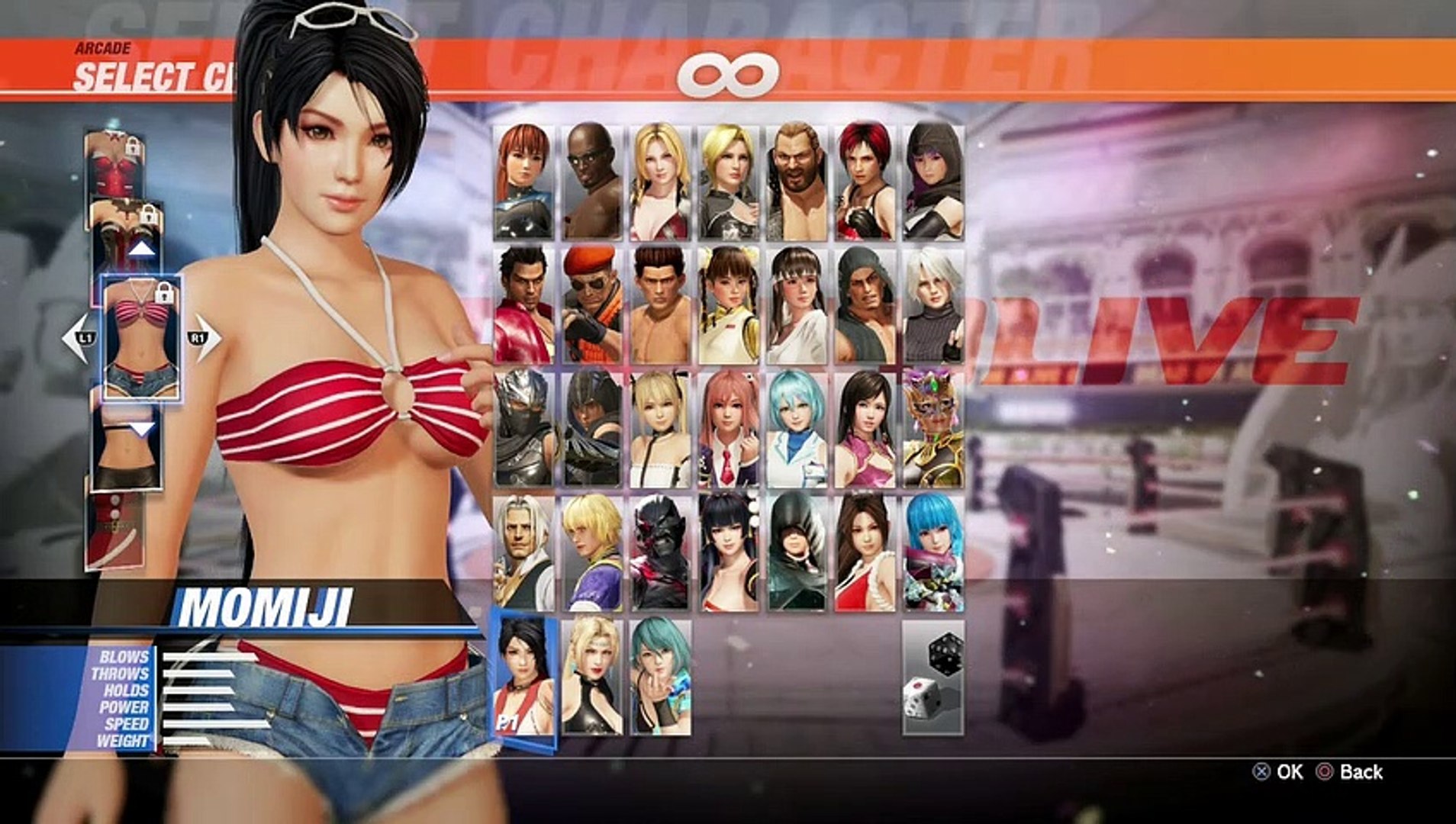Image resolution: width=1456 pixels, height=824 pixels.
Task: Select the soldier wearing a red beret
Action: 591,305
